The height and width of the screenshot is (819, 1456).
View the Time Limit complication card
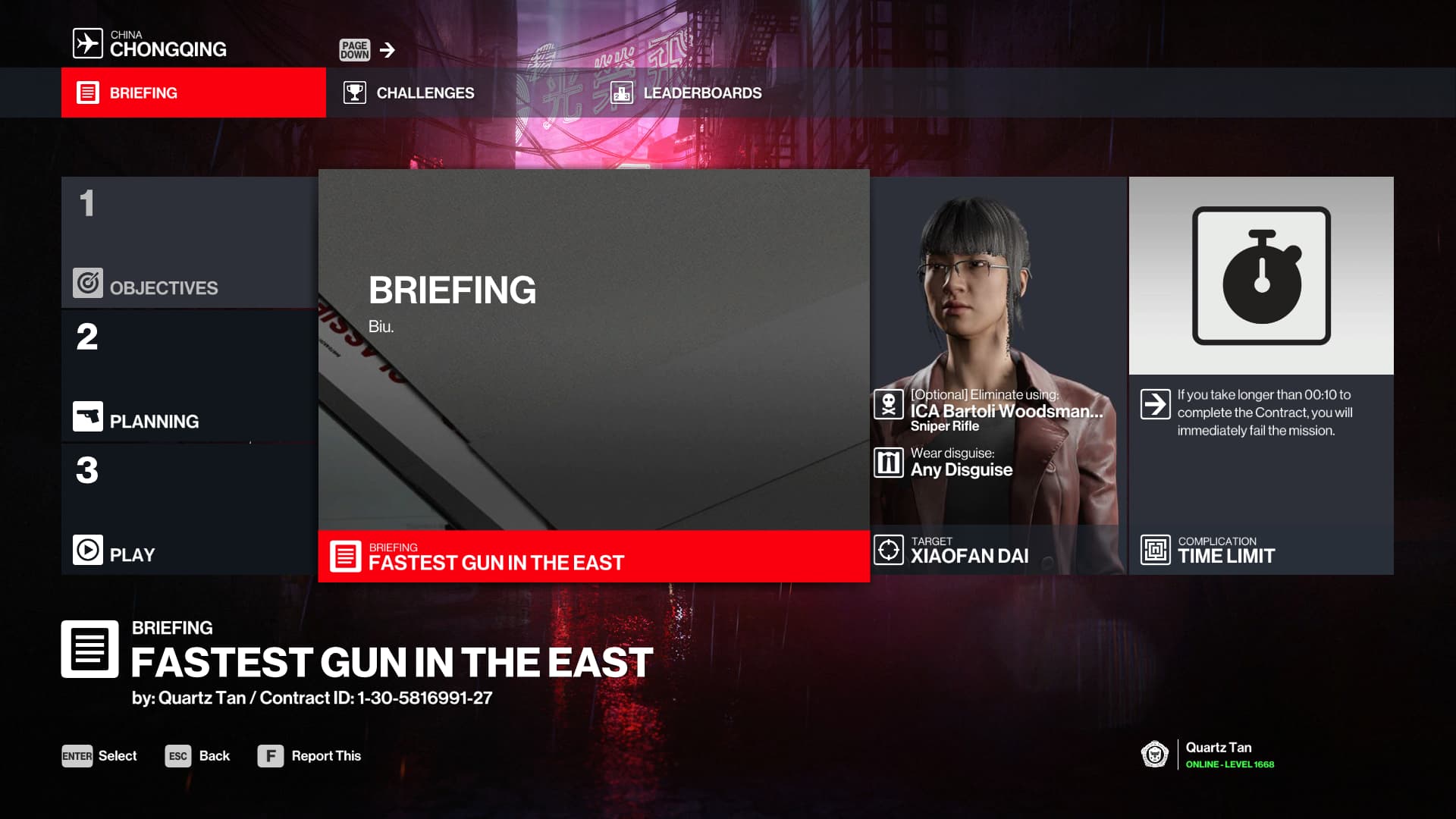point(1260,375)
